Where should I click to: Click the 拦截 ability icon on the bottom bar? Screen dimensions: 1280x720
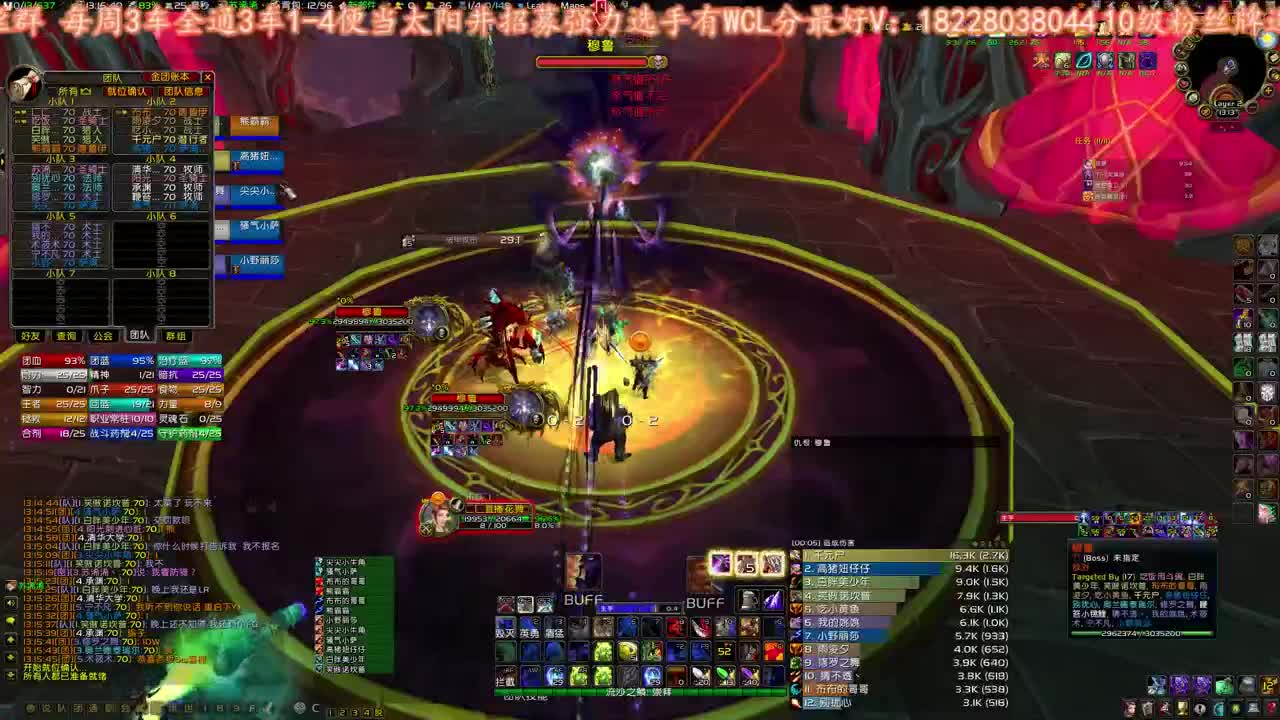(503, 678)
